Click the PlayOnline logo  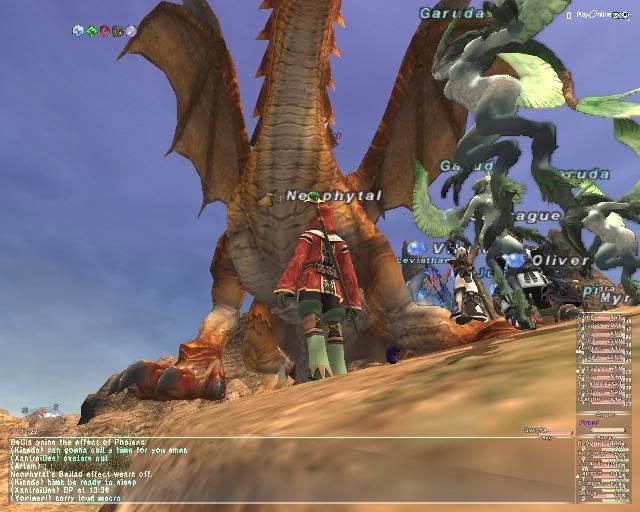tap(601, 15)
